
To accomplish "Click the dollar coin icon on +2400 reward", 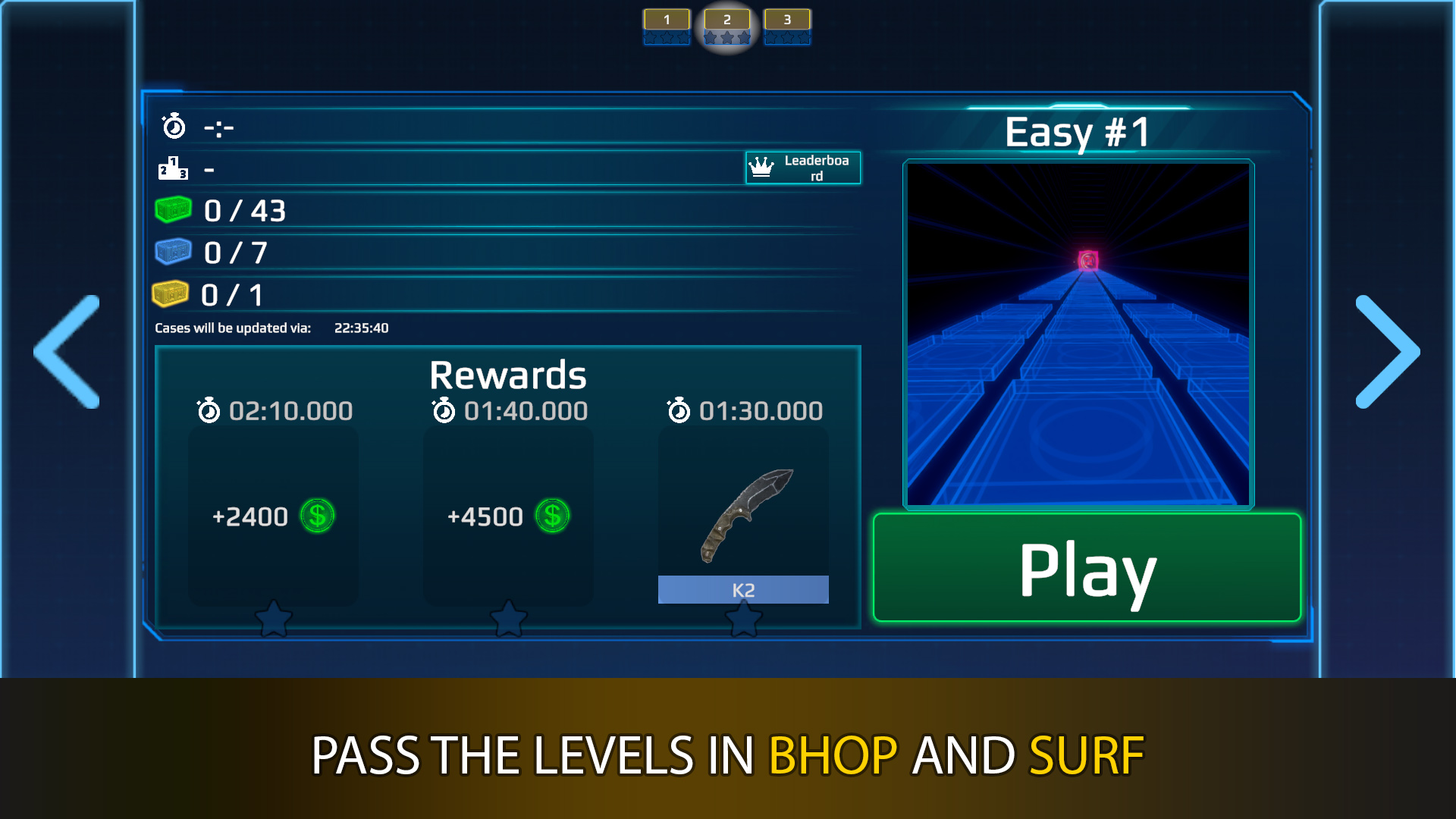I will (317, 516).
